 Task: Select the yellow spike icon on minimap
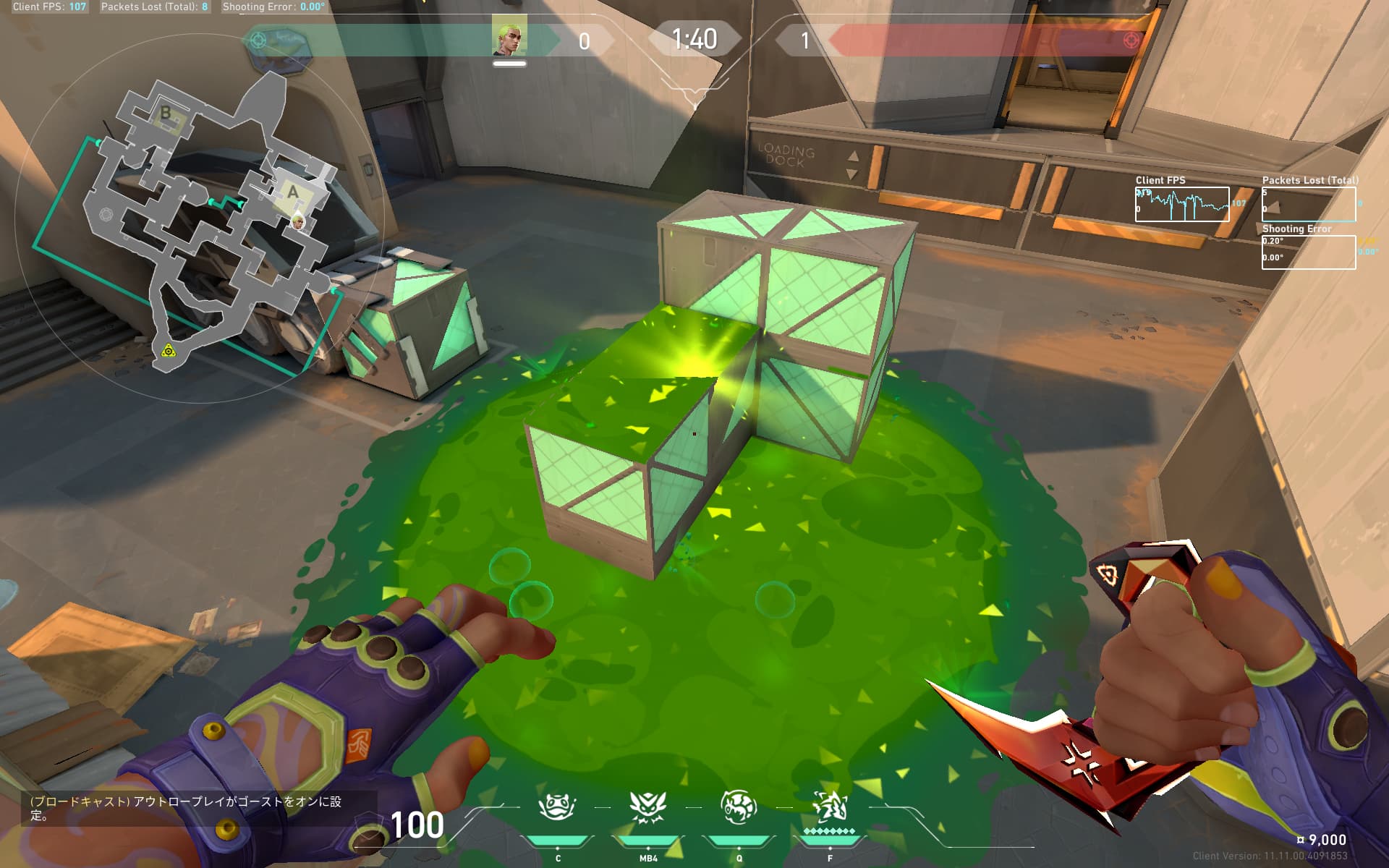168,351
